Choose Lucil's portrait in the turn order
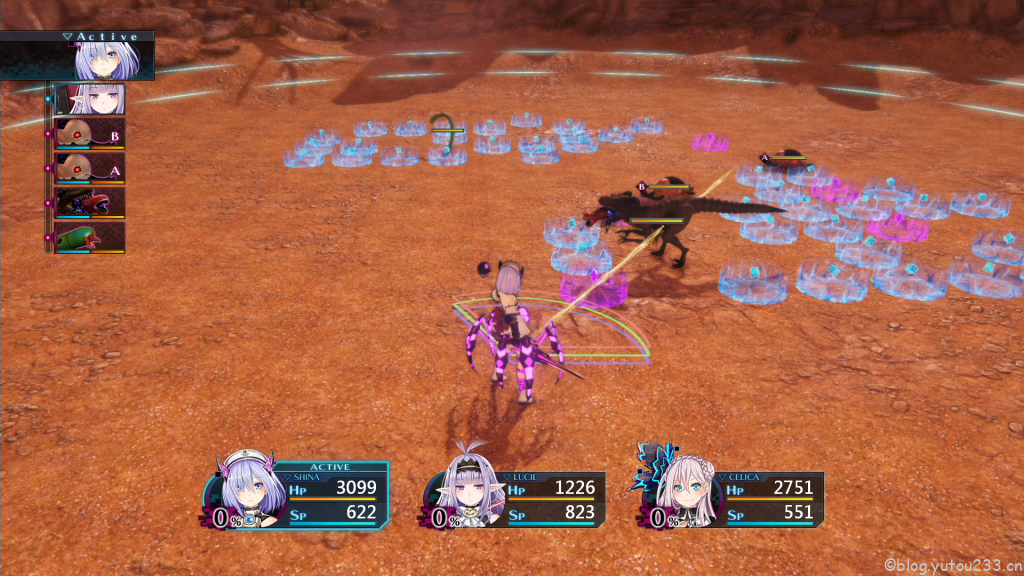Screen dimensions: 1024x576 [x=90, y=100]
